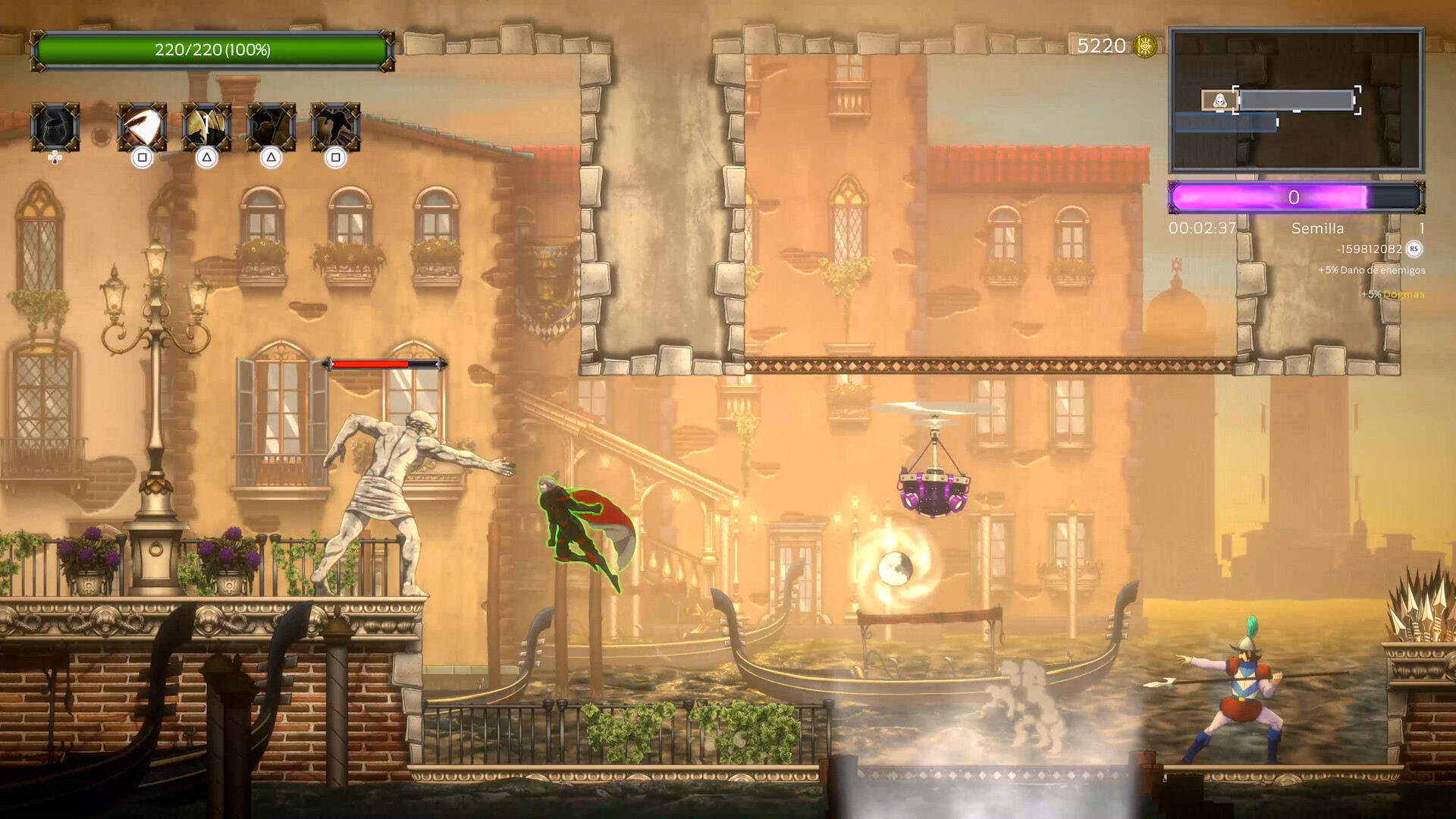Screen dimensions: 1456x819
Task: Trigger the dark figure with staff ability
Action: point(271,127)
